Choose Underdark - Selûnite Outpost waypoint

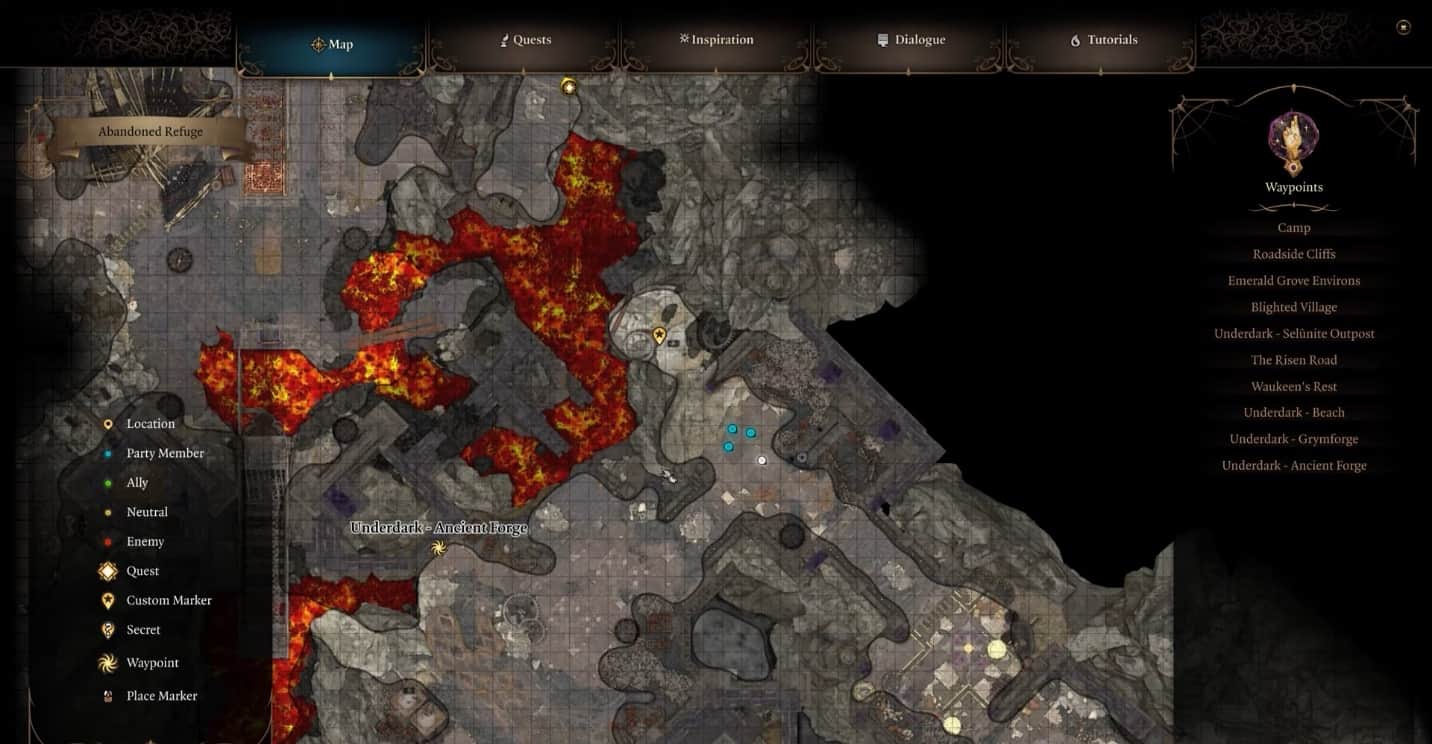click(1293, 334)
